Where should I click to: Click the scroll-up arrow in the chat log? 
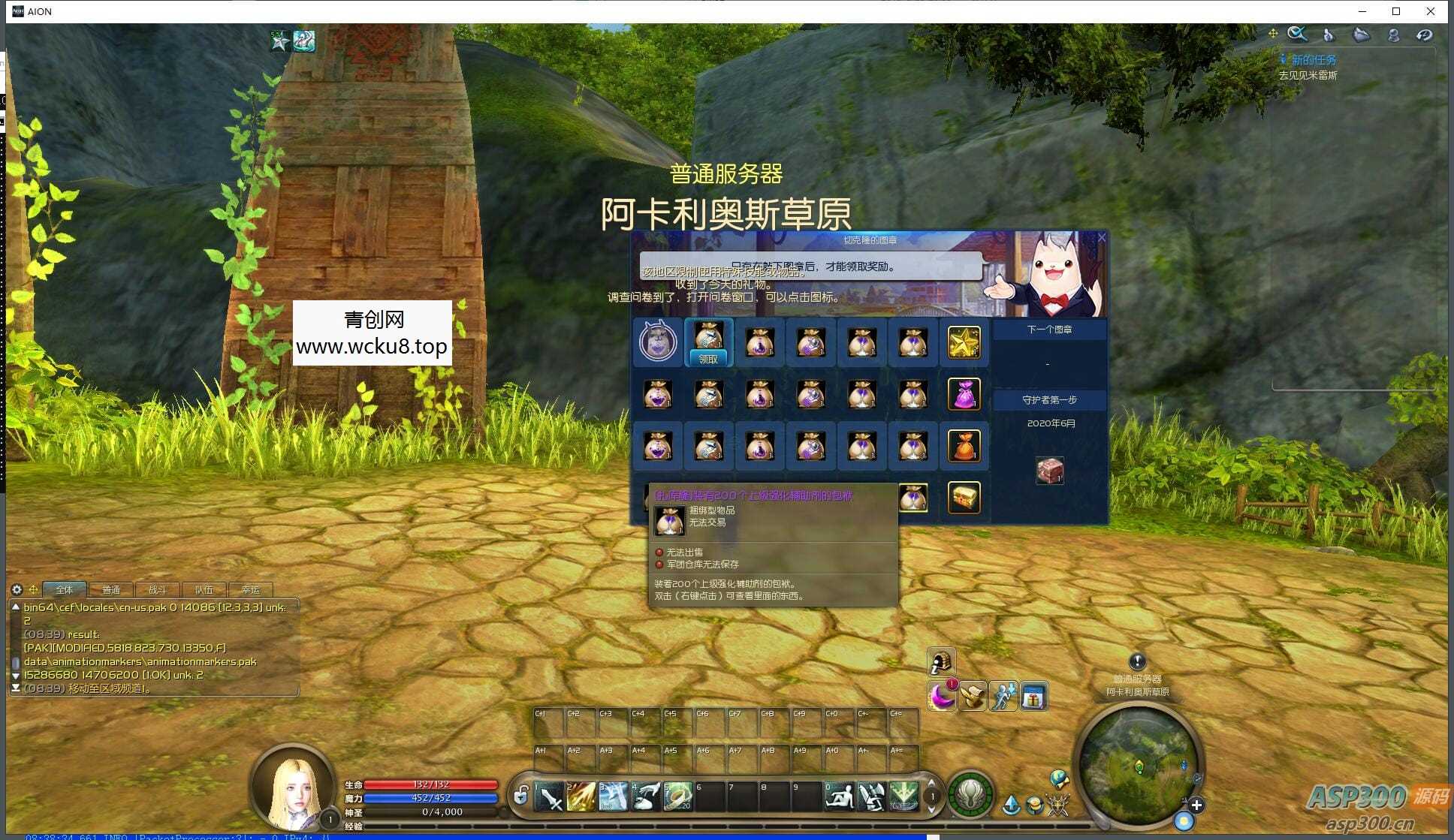point(16,607)
